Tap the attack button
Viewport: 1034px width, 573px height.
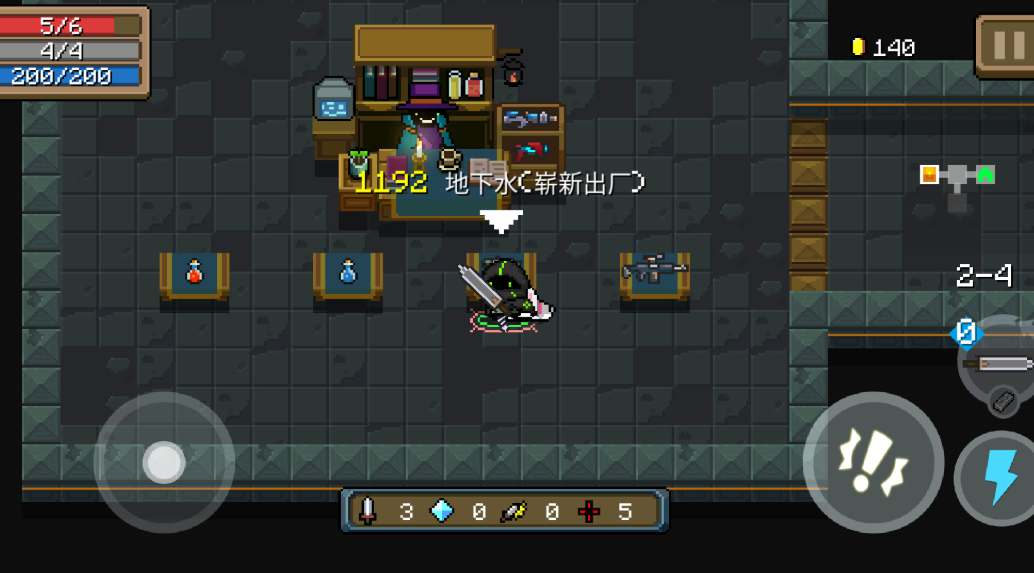pos(873,462)
